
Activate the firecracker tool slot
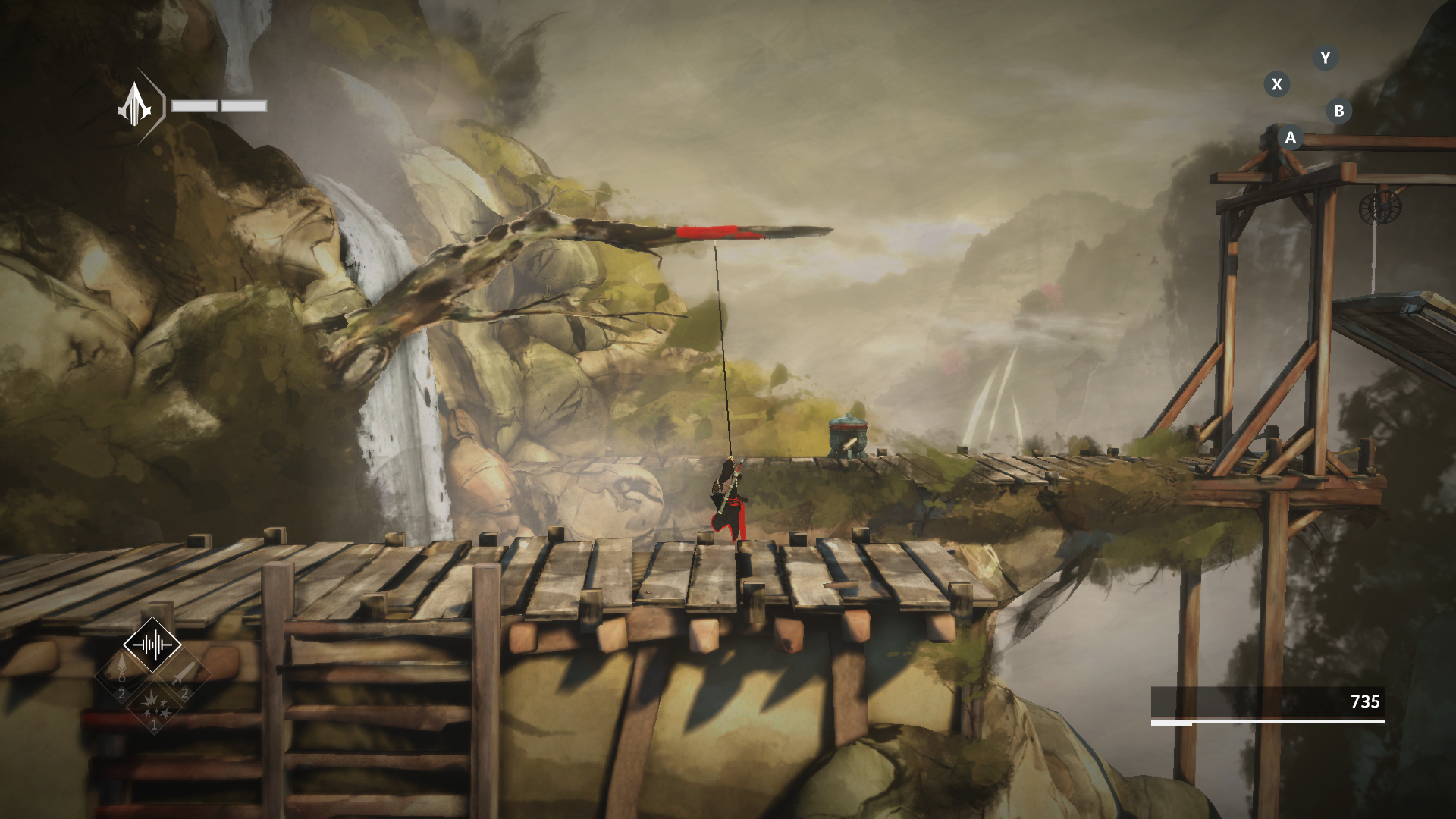point(153,707)
